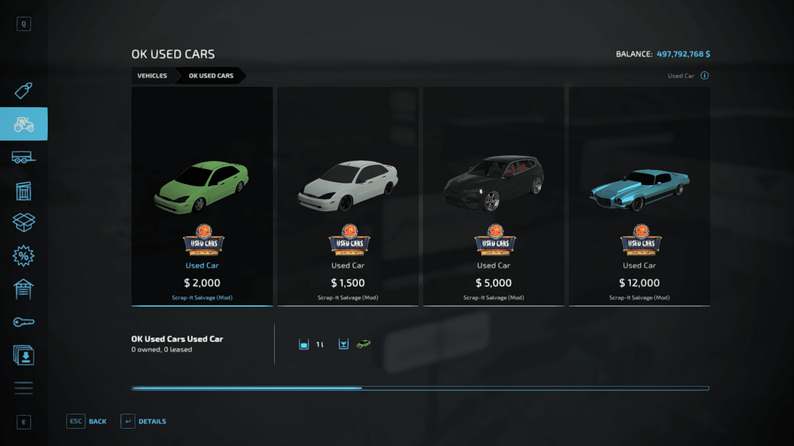Choose the white $1,500 used car
The width and height of the screenshot is (794, 446).
click(348, 196)
